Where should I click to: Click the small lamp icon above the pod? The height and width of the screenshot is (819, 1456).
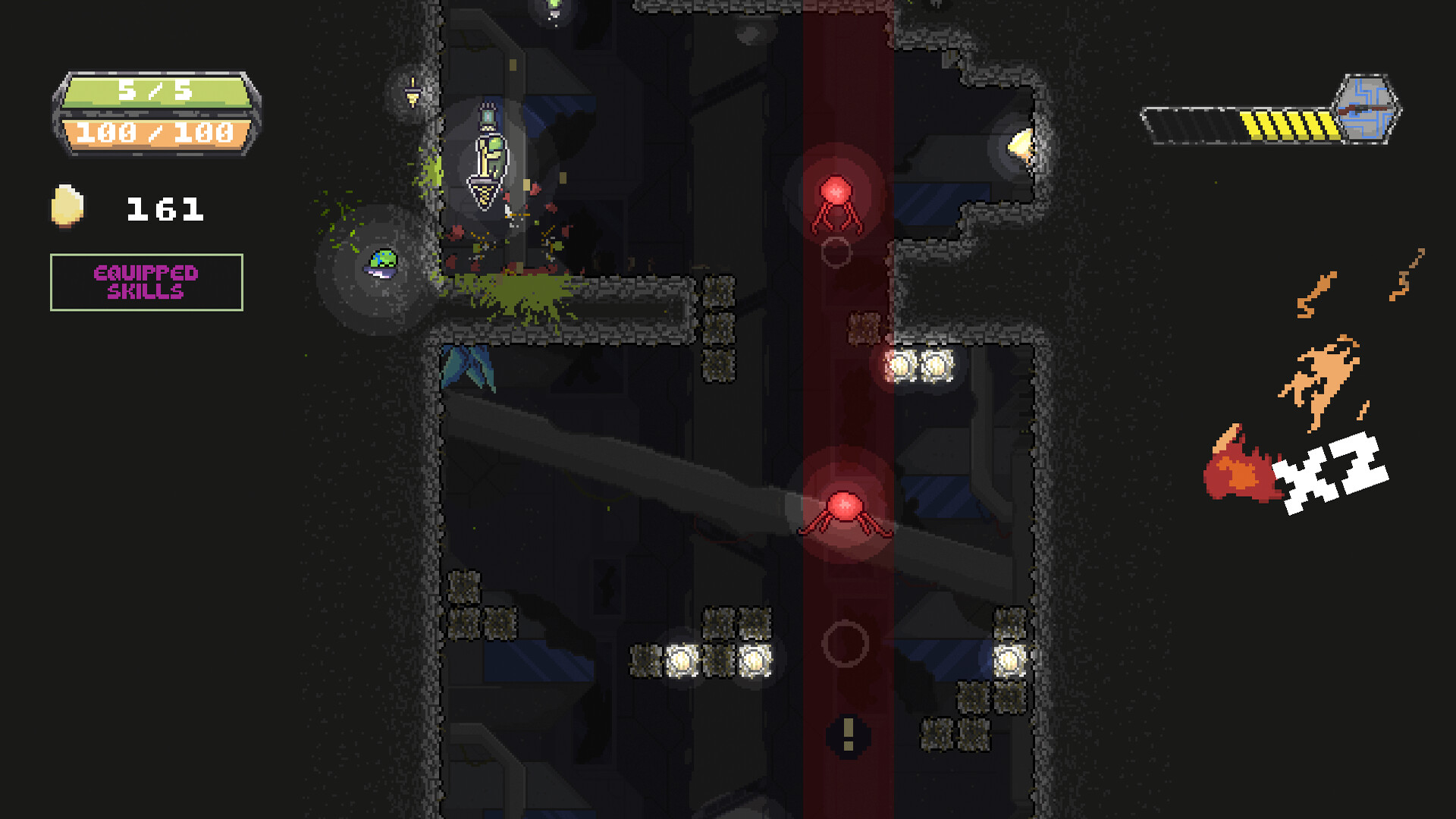[413, 93]
